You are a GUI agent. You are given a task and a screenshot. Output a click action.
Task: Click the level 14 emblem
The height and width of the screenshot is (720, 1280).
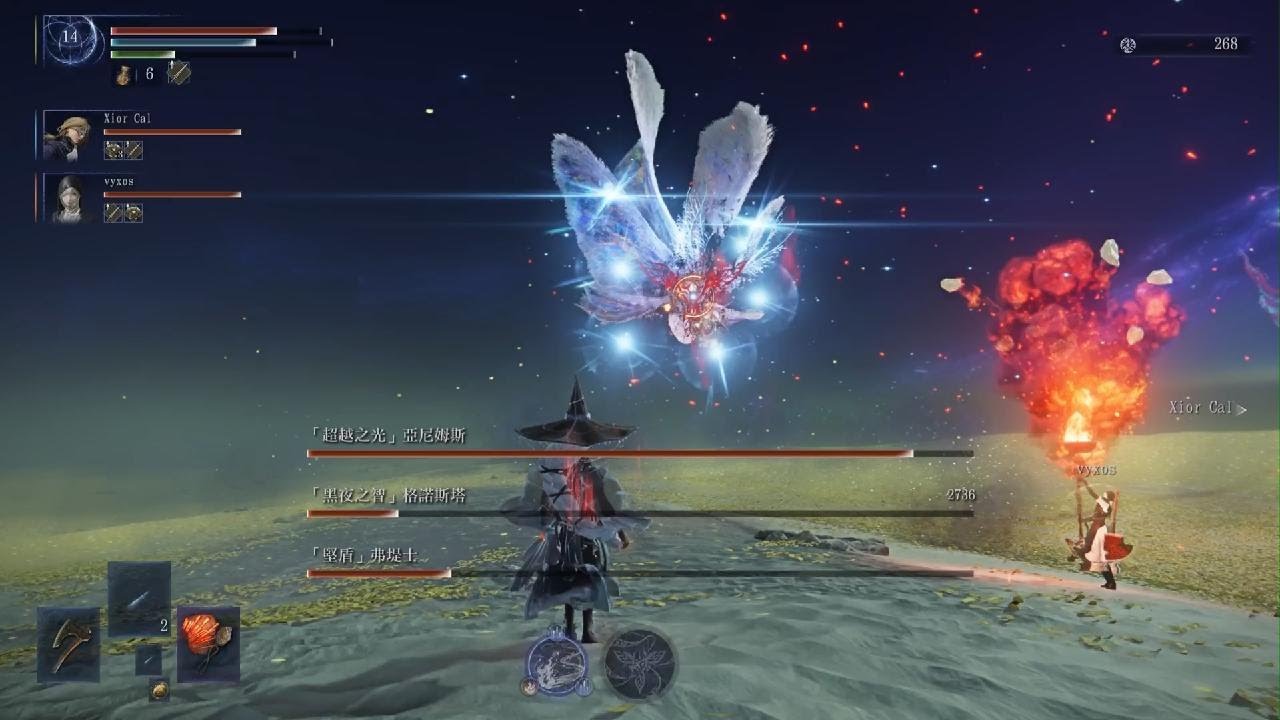coord(70,39)
